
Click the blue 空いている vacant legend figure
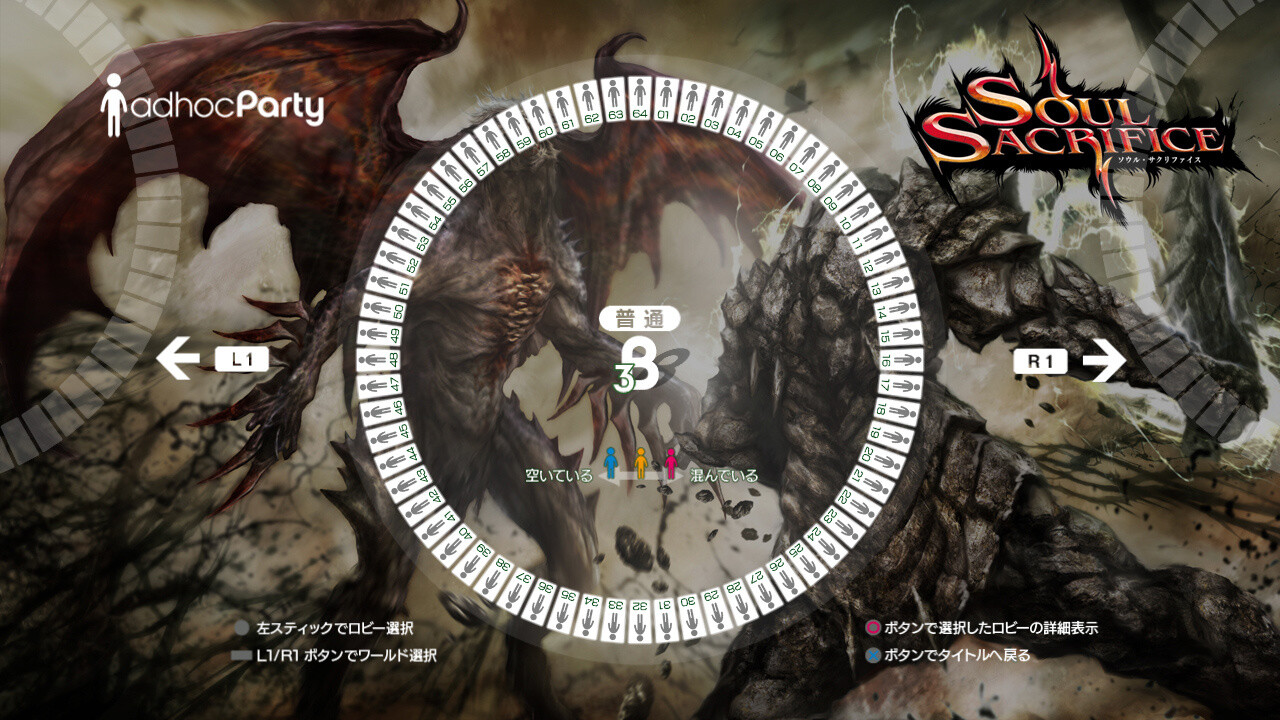coord(613,461)
